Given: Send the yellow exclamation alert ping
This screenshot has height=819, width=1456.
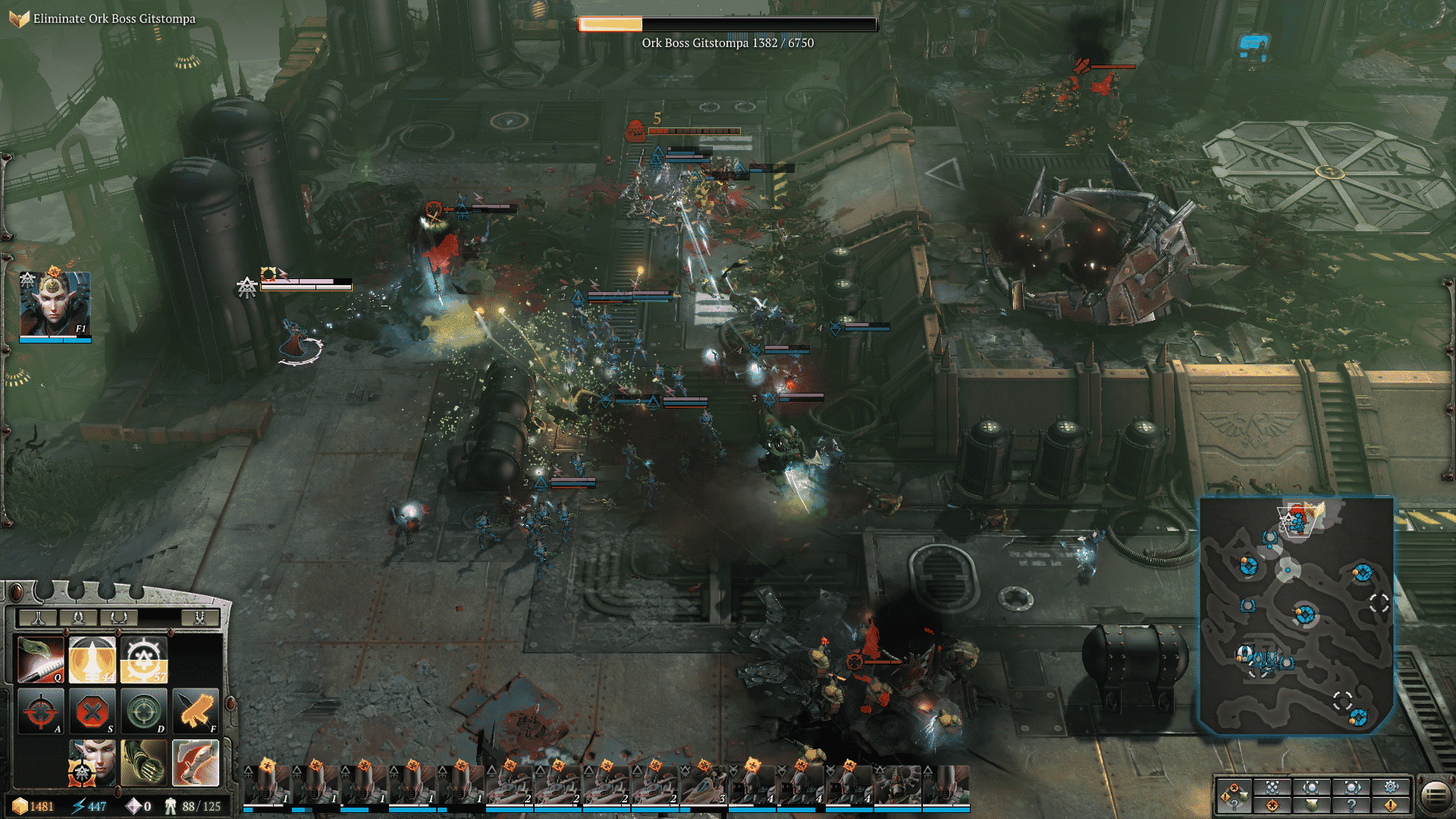Looking at the screenshot, I should coord(1391,805).
